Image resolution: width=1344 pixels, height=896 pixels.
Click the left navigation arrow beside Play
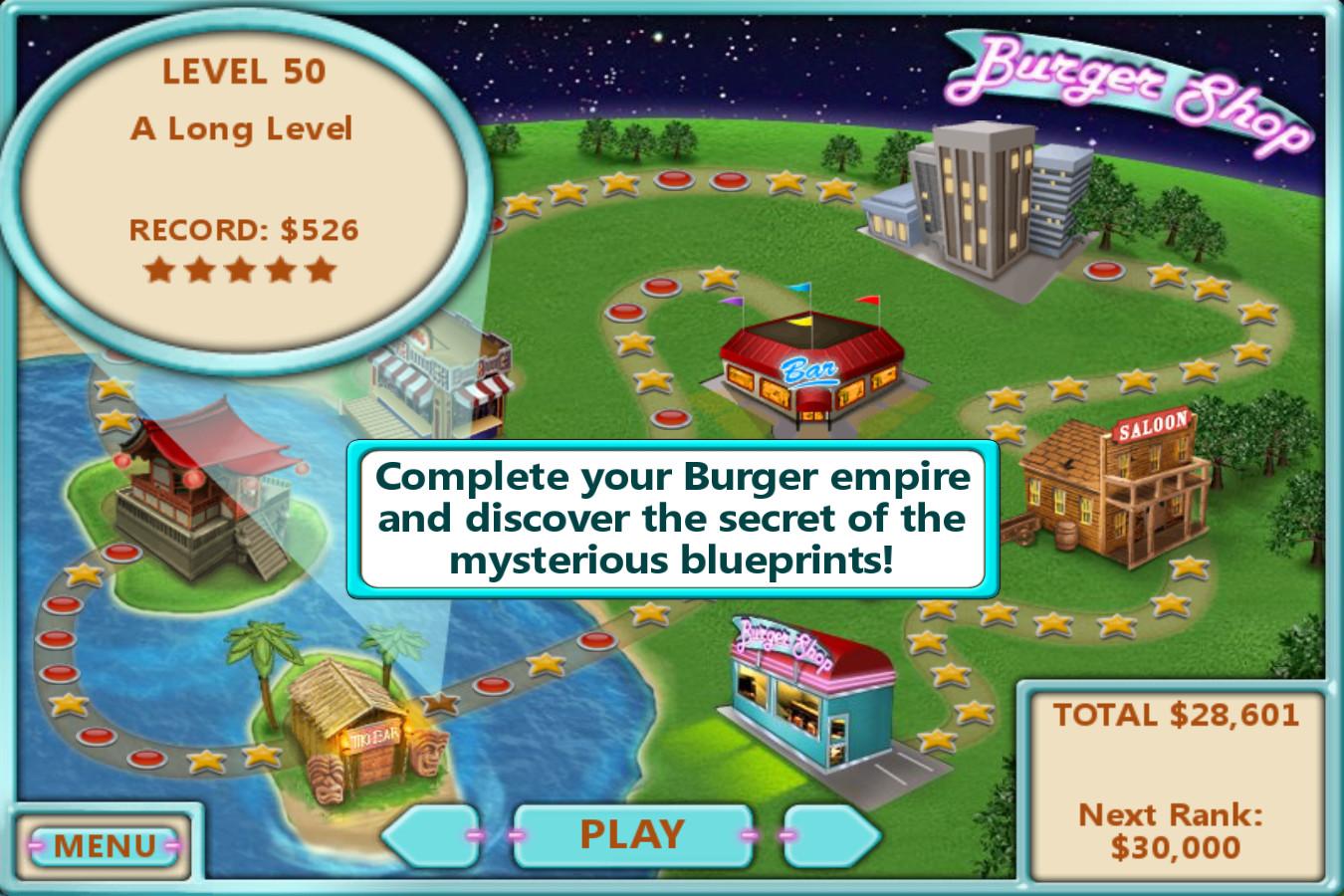click(438, 834)
